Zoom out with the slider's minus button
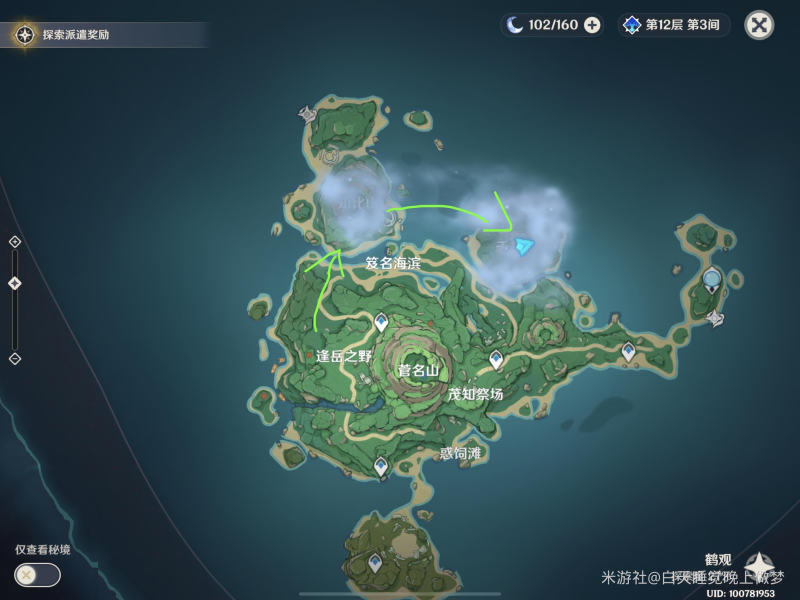 tap(14, 358)
